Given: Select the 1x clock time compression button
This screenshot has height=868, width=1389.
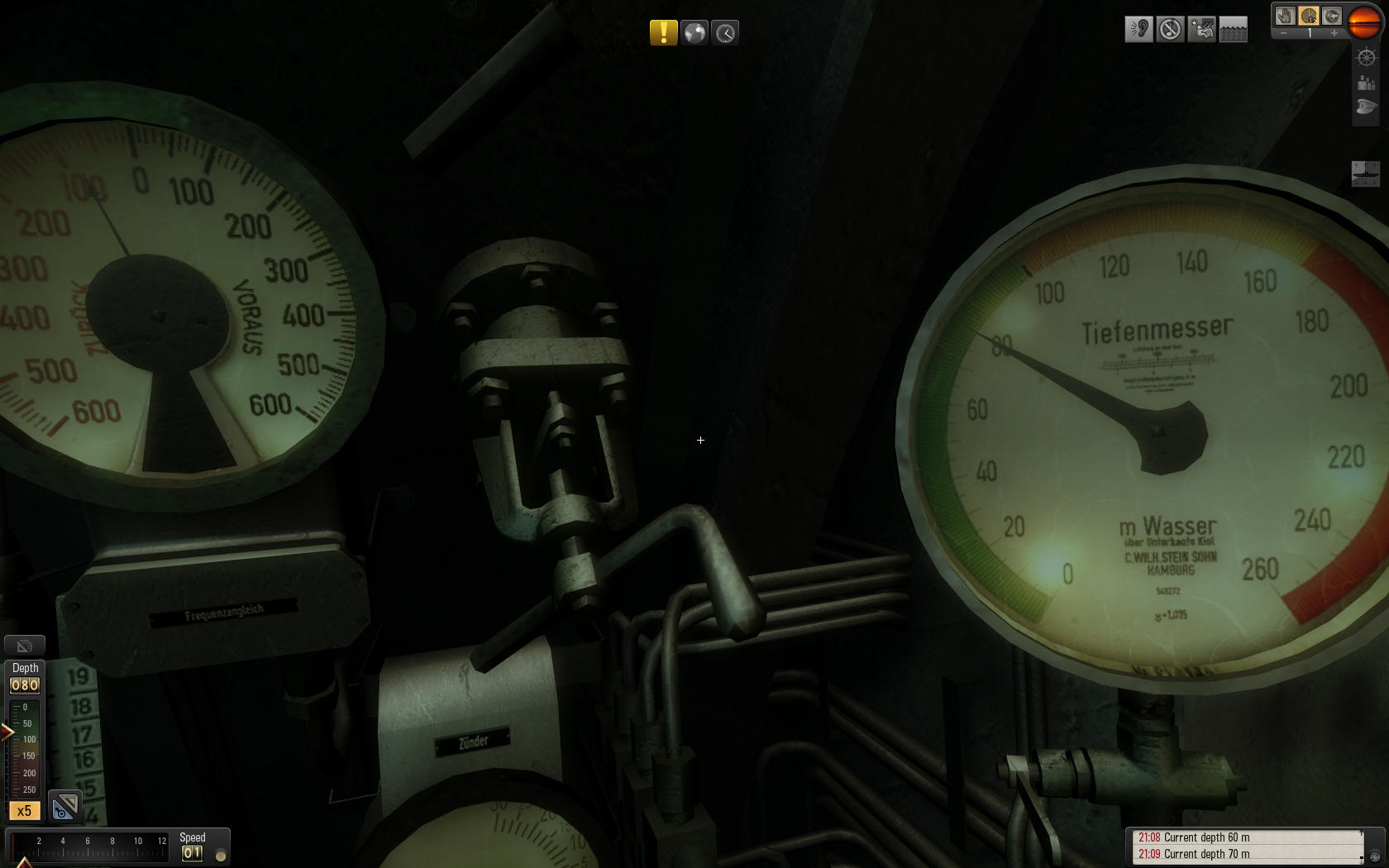Looking at the screenshot, I should [1308, 16].
